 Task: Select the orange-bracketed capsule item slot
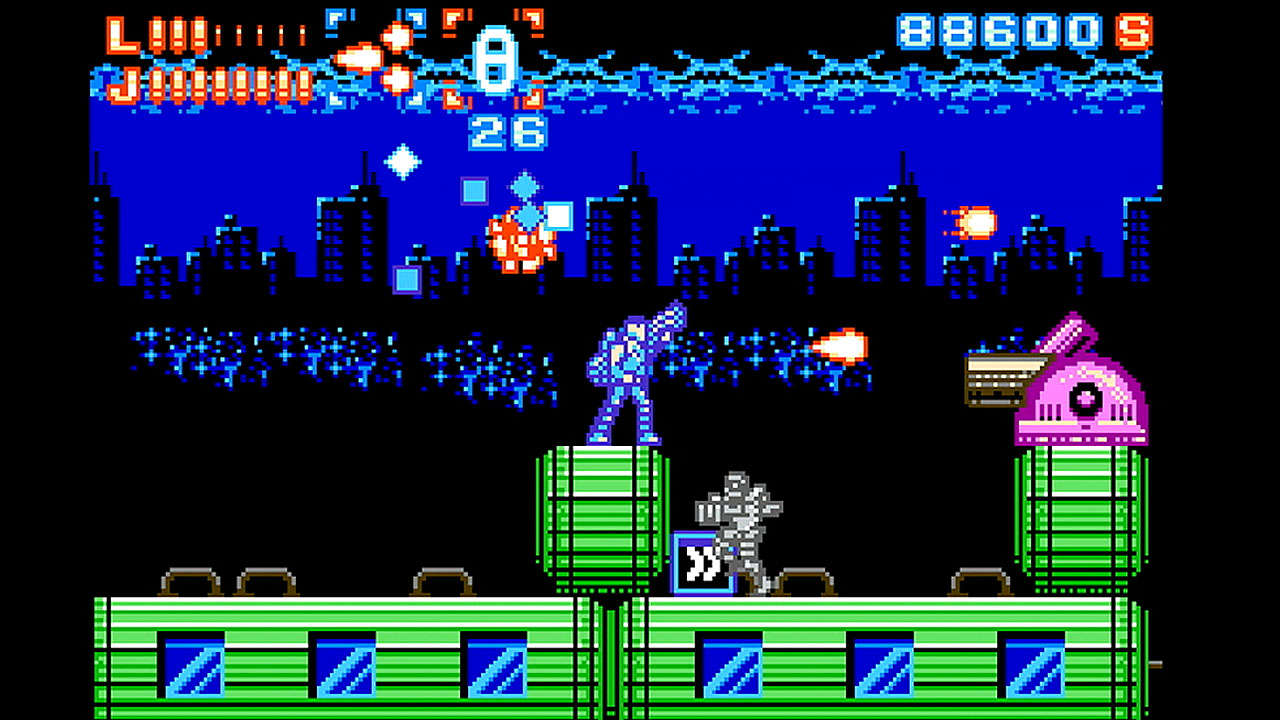(x=494, y=58)
